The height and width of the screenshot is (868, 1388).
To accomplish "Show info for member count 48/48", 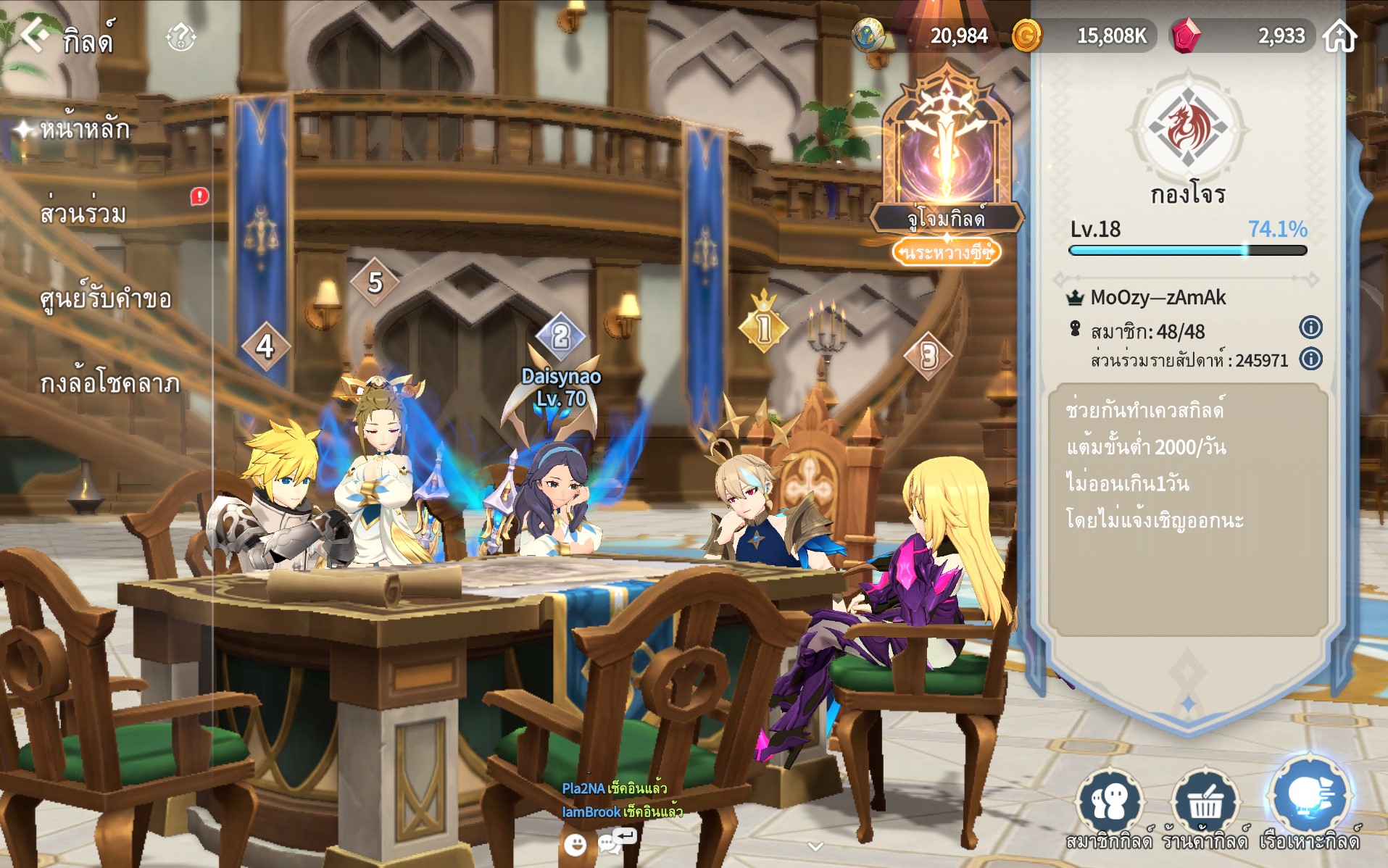I will coord(1310,327).
